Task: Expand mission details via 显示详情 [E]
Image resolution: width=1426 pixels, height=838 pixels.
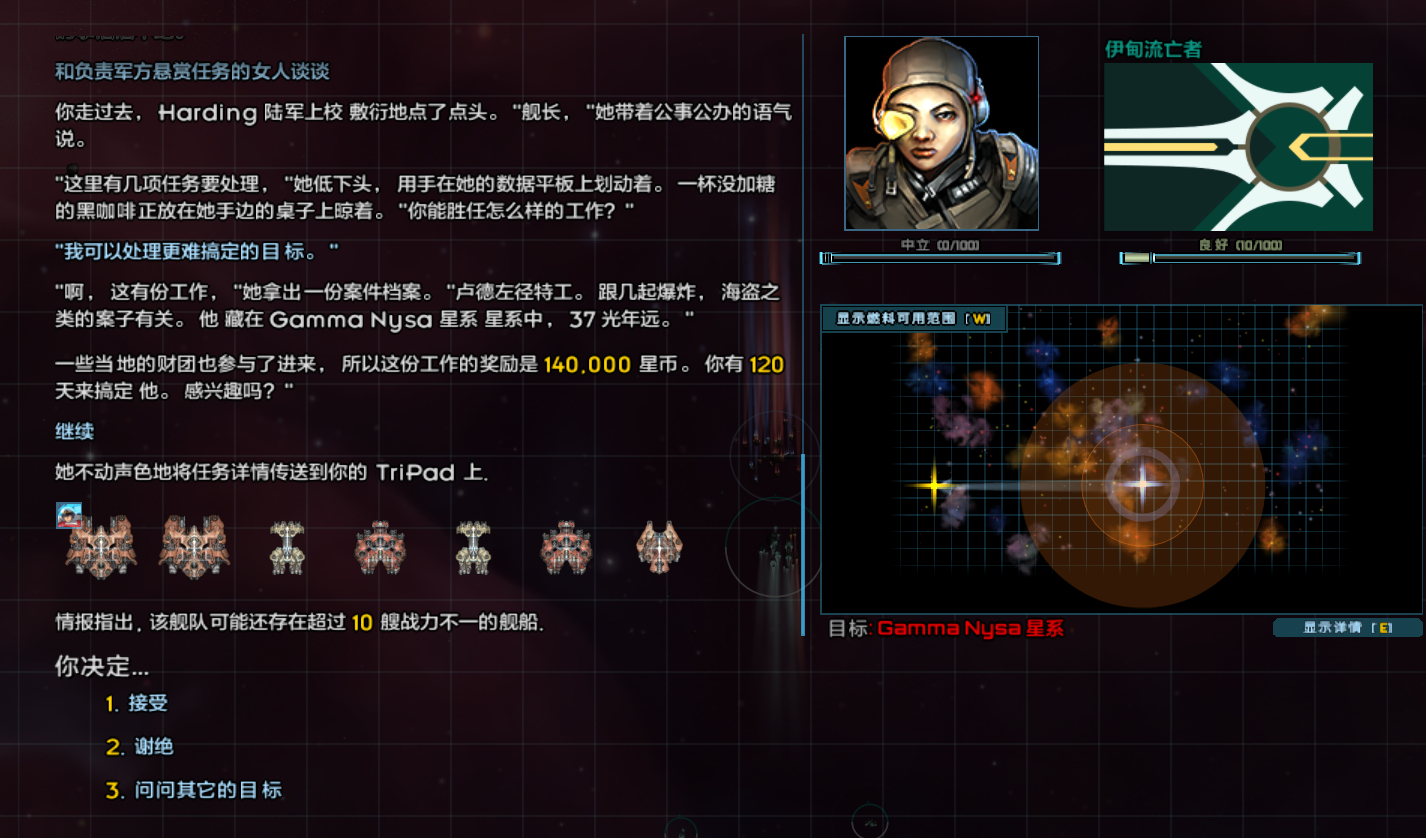Action: [1347, 627]
